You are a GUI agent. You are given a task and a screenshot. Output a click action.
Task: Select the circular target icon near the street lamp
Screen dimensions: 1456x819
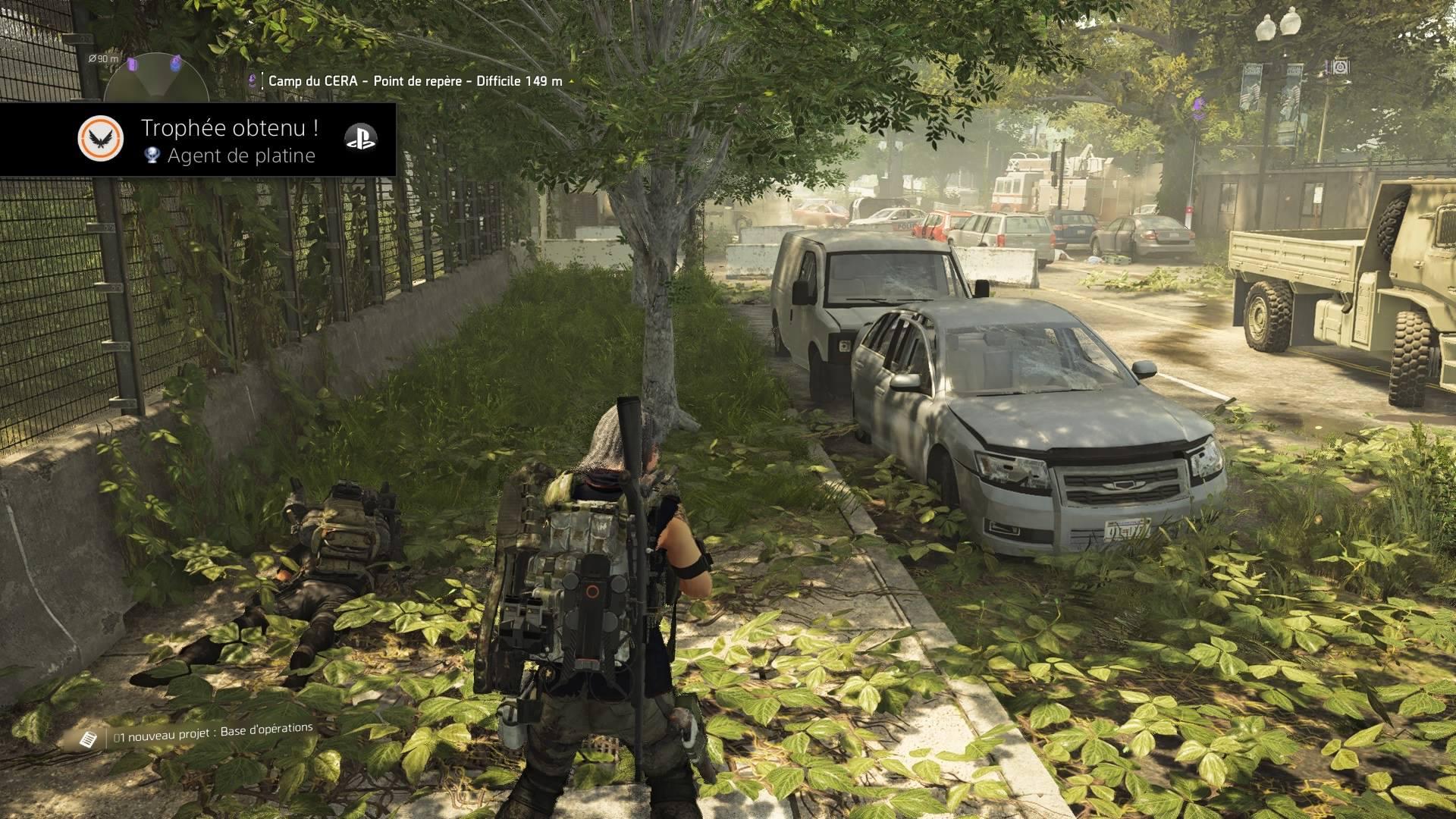(1341, 67)
